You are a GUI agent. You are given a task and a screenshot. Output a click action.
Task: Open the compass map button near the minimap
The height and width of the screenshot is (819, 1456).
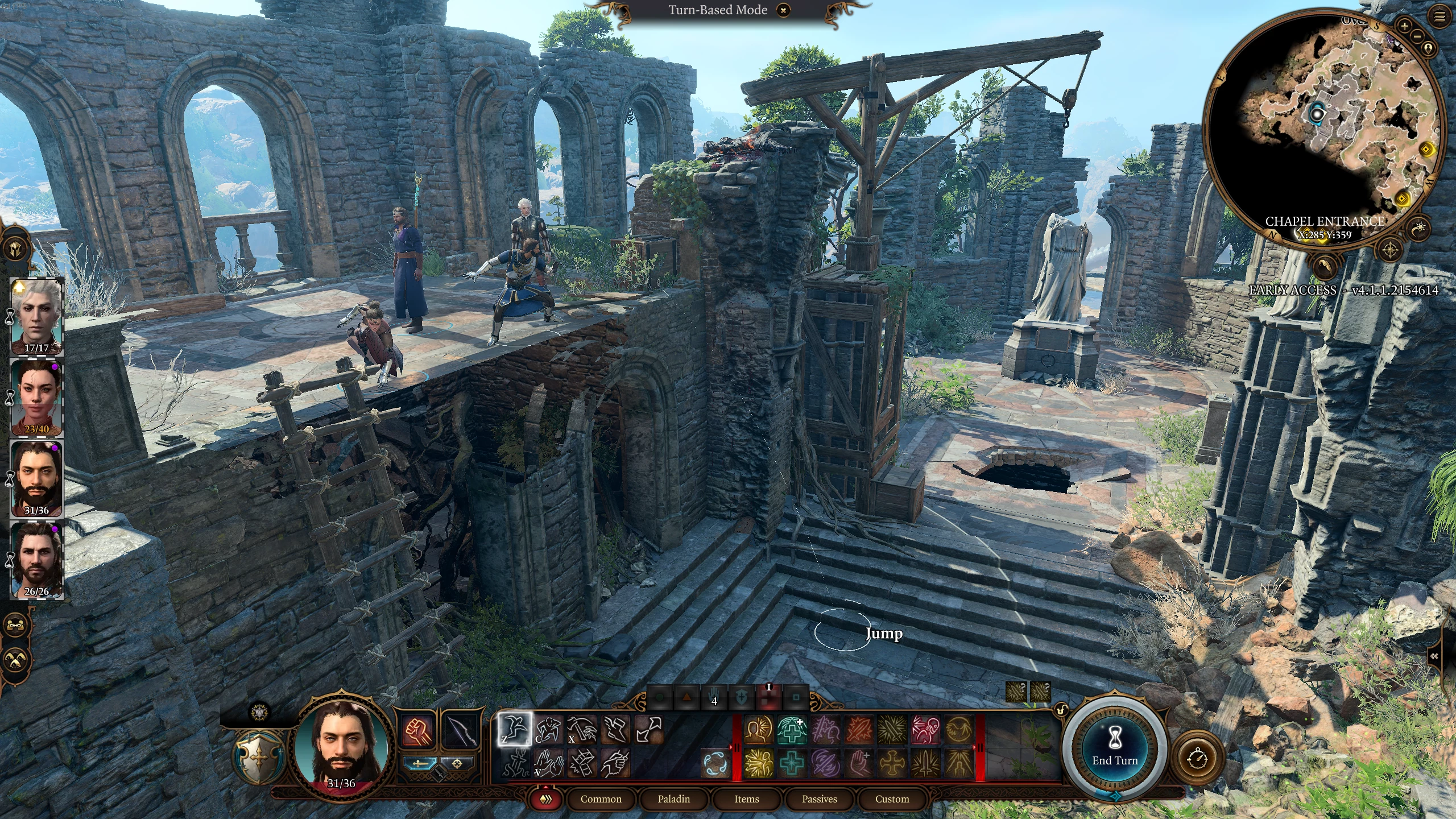point(1391,250)
